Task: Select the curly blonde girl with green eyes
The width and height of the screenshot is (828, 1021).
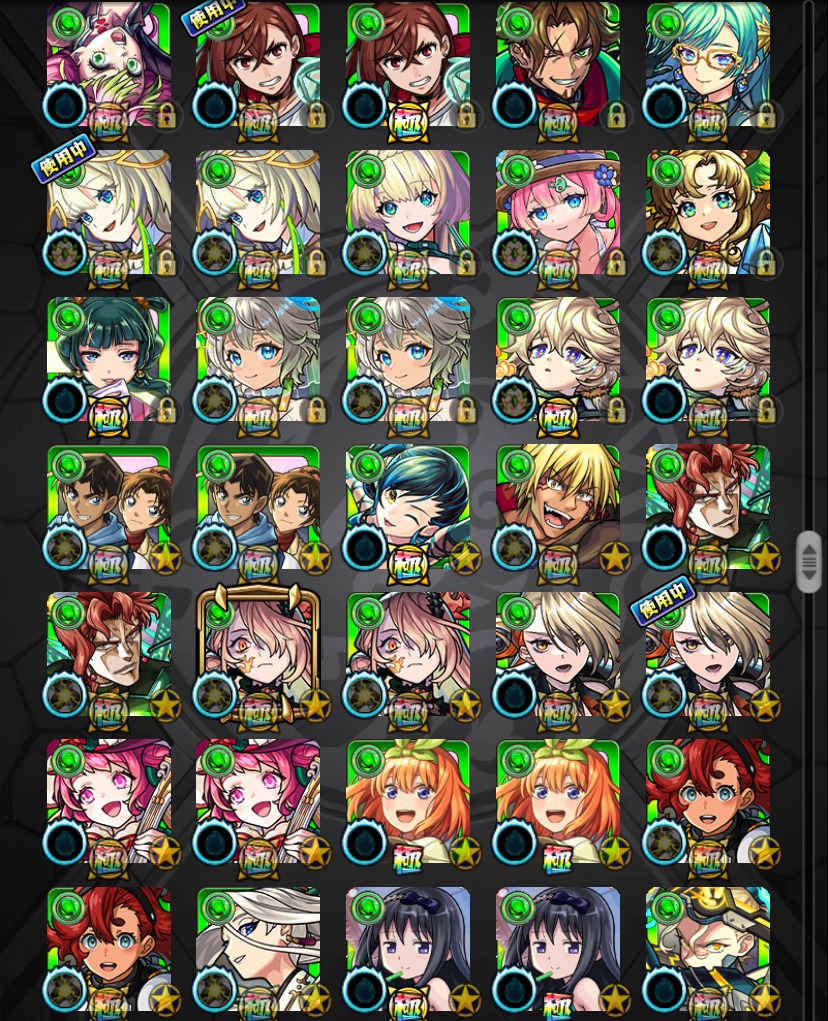Action: [x=708, y=212]
